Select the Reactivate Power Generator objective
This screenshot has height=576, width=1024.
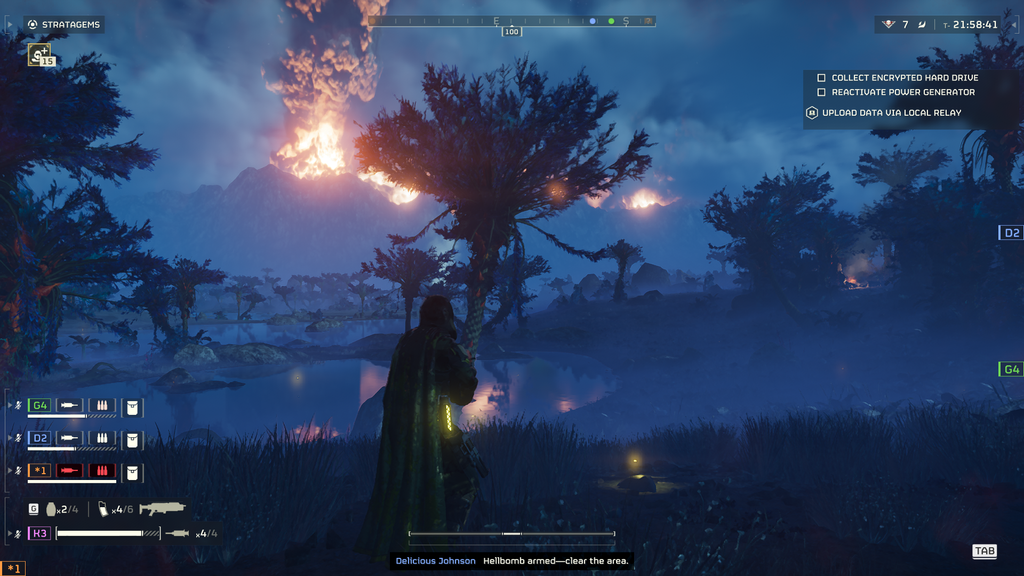[x=903, y=92]
